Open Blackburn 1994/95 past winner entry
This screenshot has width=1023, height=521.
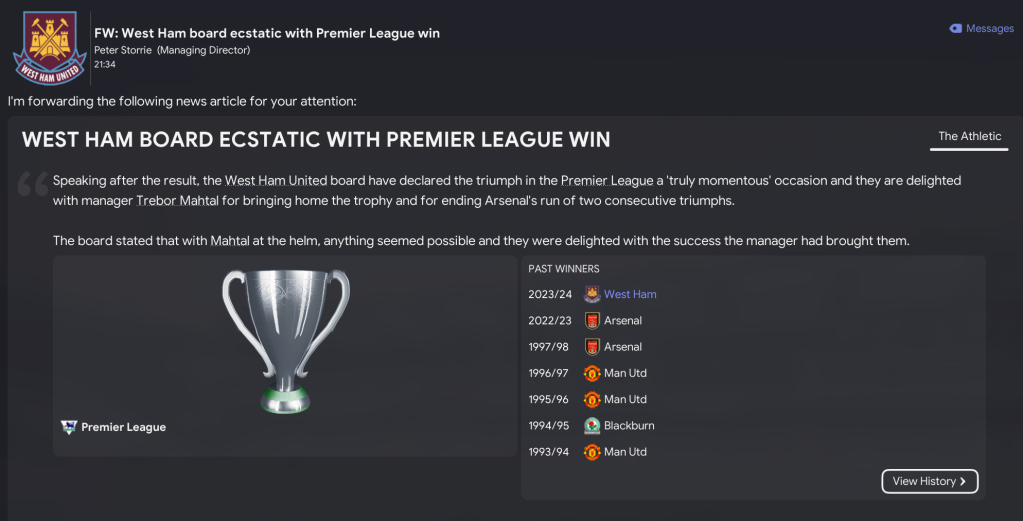click(x=628, y=426)
